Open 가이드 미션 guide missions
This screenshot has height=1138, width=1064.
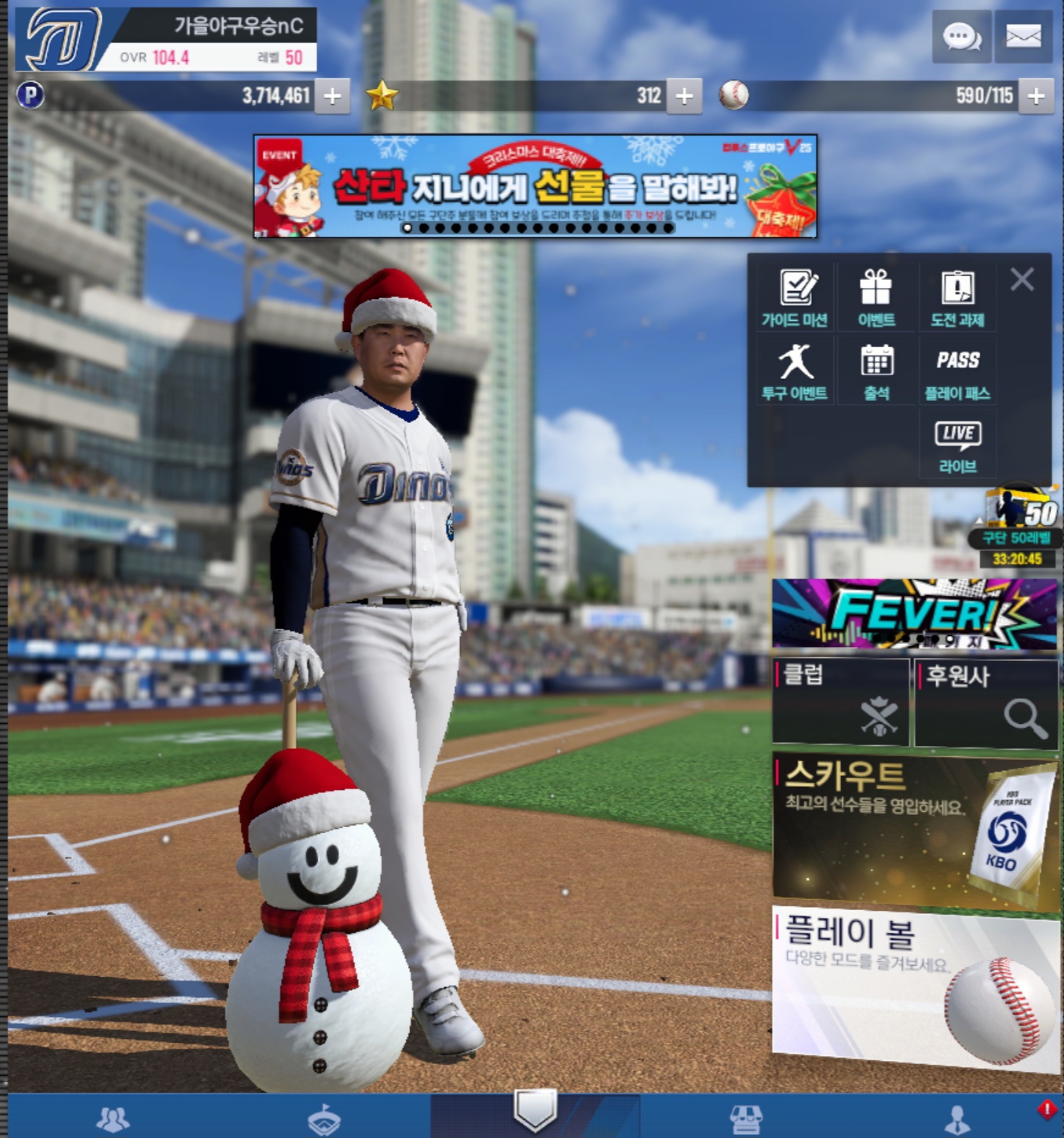(795, 298)
